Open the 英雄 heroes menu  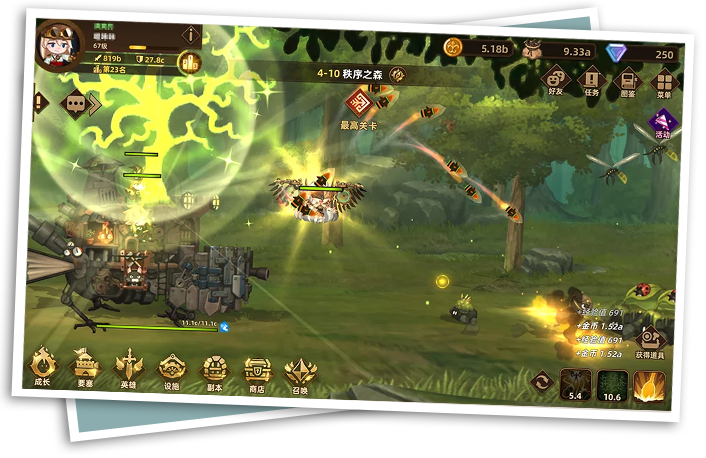[129, 369]
